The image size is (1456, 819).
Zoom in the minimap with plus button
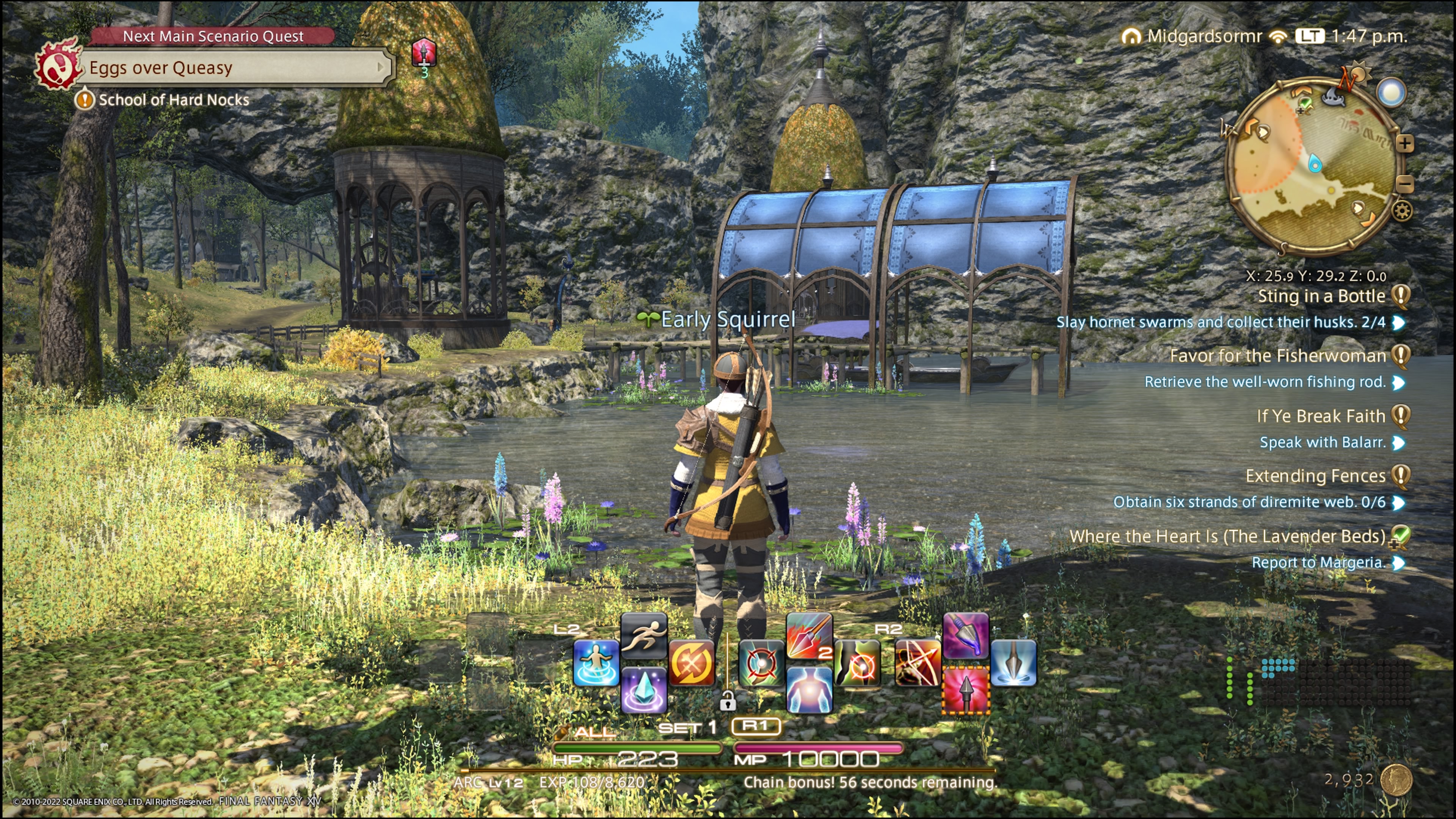1404,144
